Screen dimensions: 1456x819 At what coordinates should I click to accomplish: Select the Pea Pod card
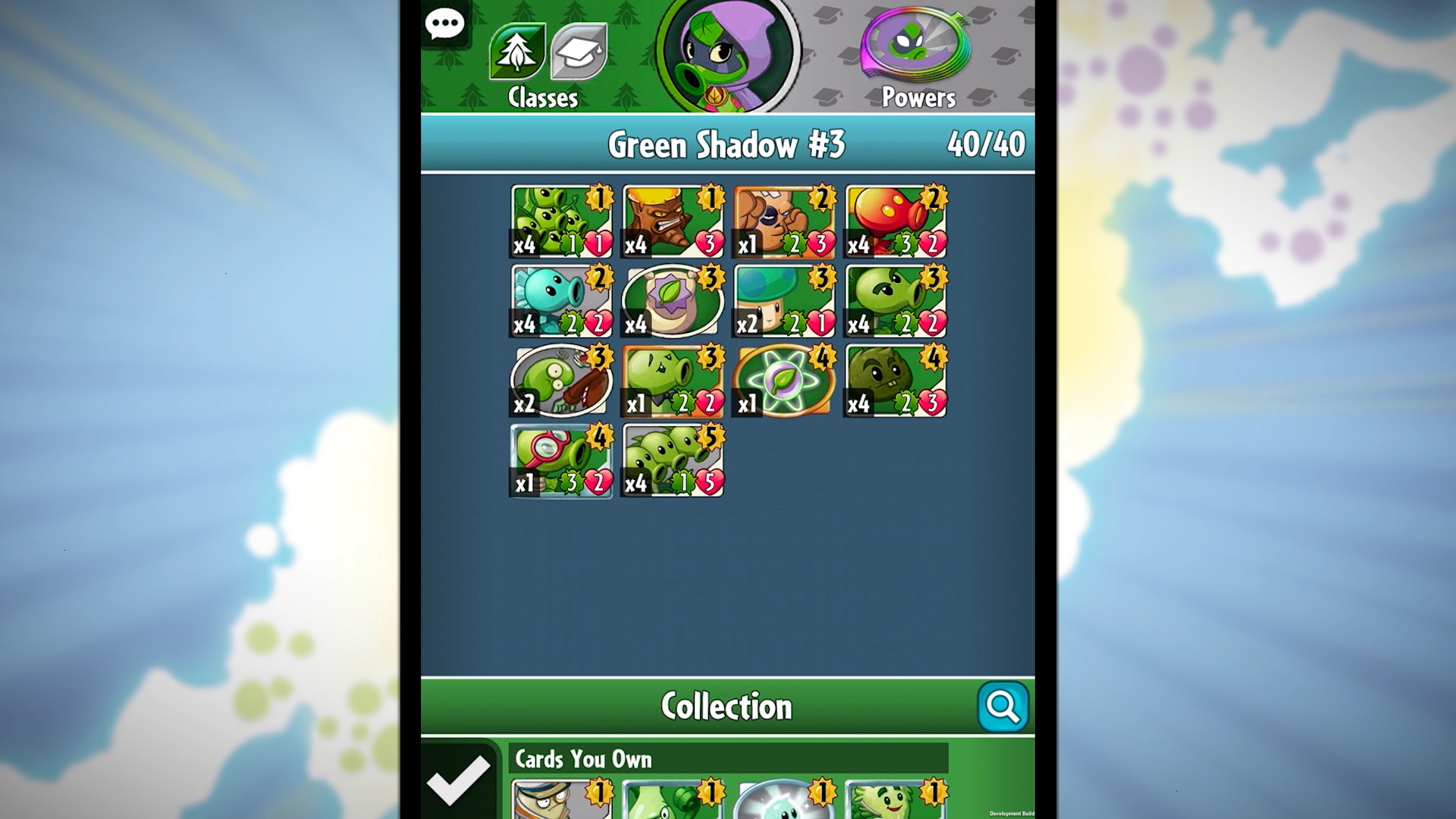click(561, 221)
